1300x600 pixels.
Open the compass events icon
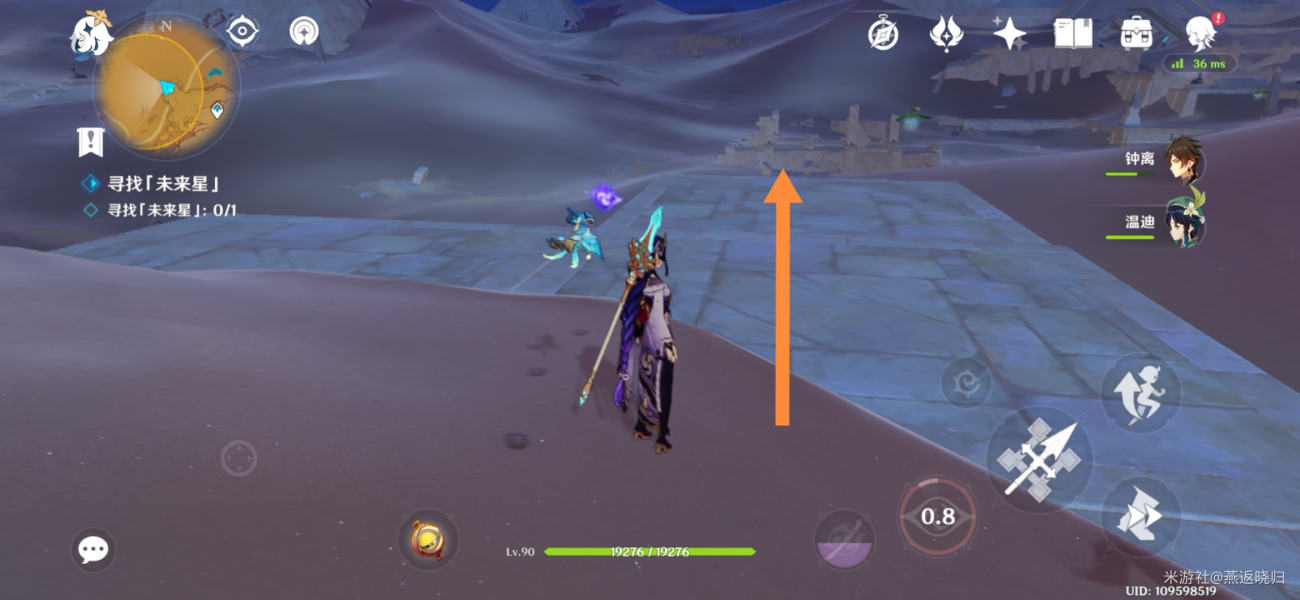[x=883, y=34]
